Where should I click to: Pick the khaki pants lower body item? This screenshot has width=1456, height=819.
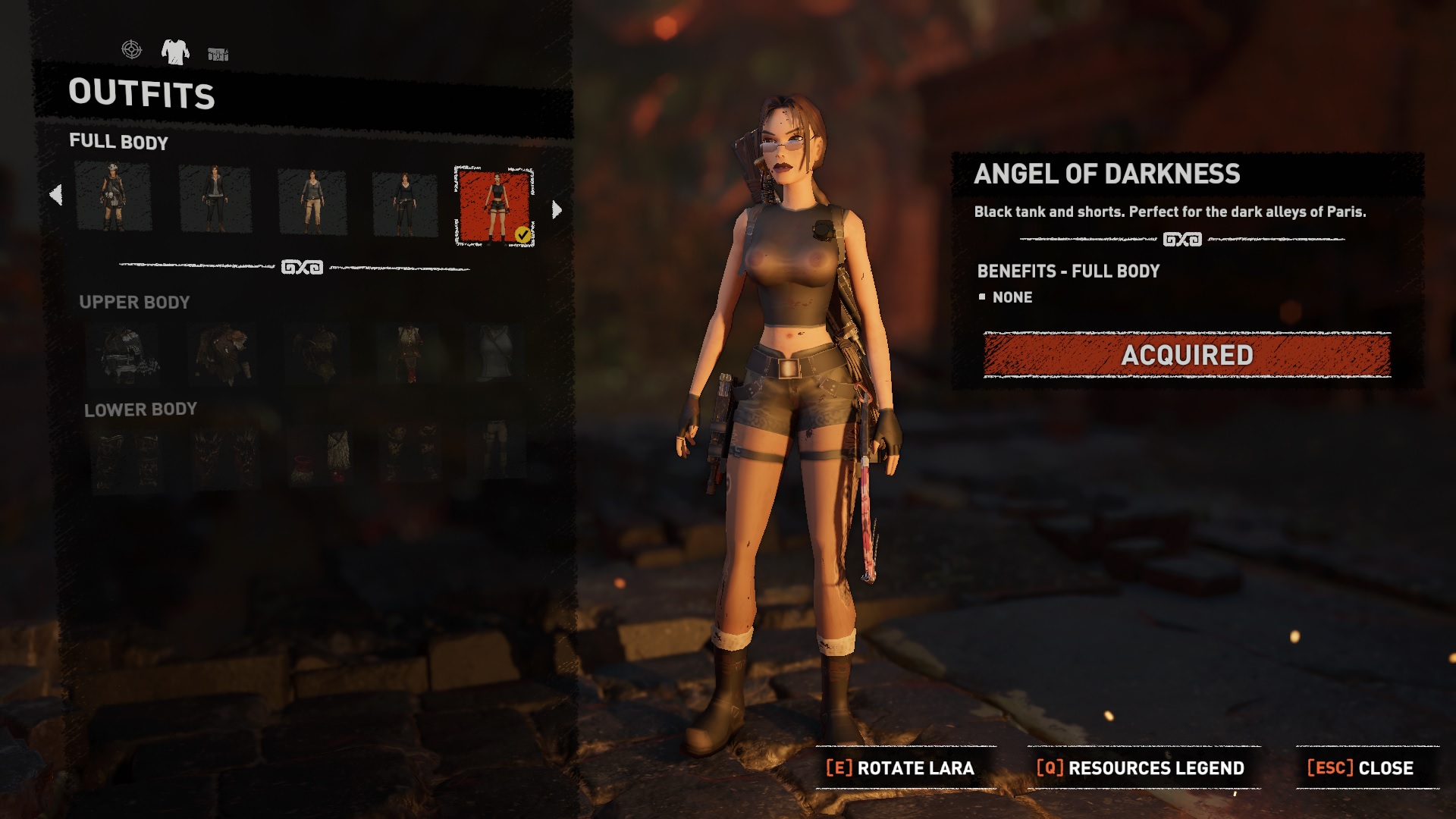[x=496, y=450]
